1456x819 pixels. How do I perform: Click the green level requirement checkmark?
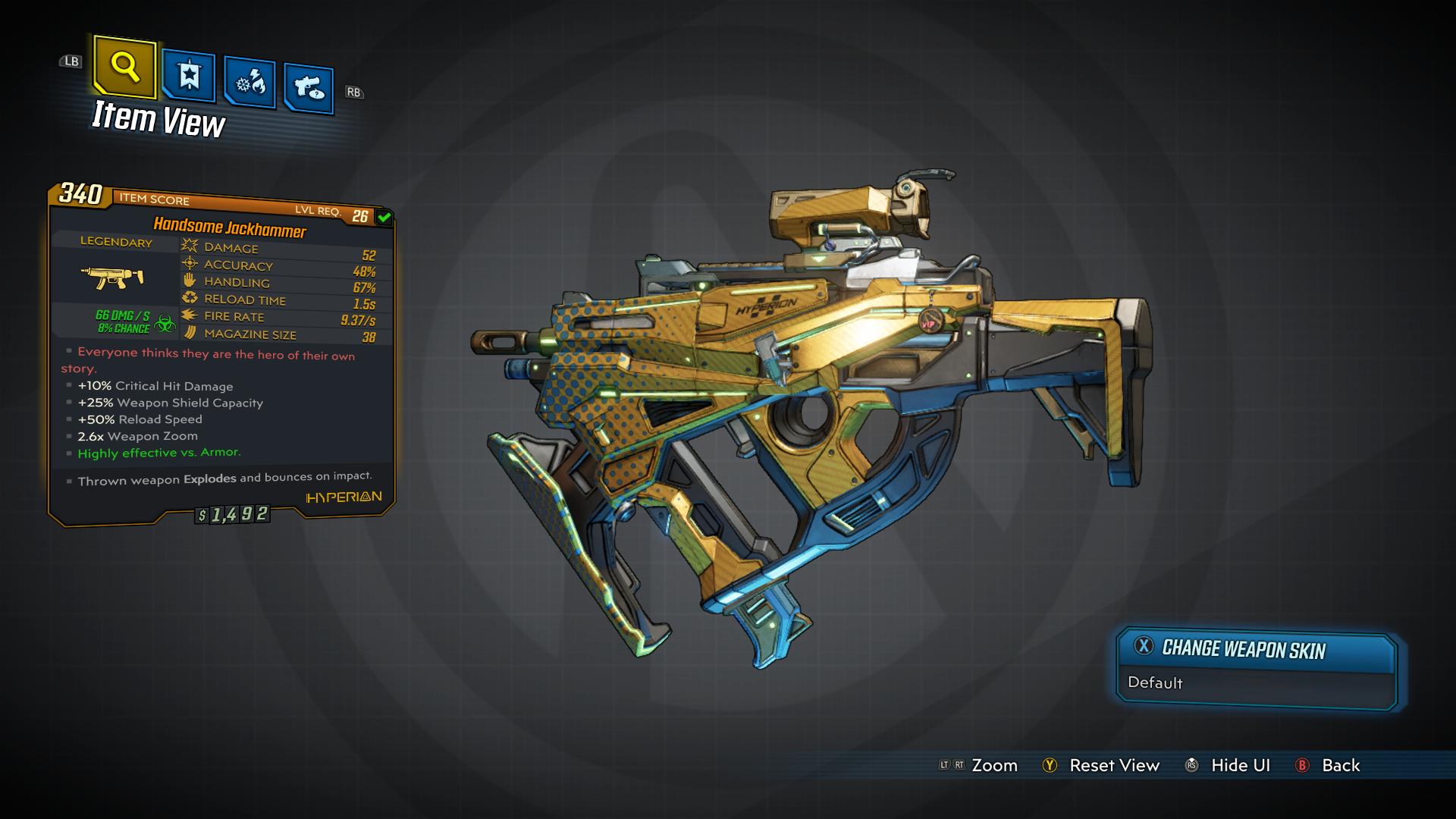384,217
